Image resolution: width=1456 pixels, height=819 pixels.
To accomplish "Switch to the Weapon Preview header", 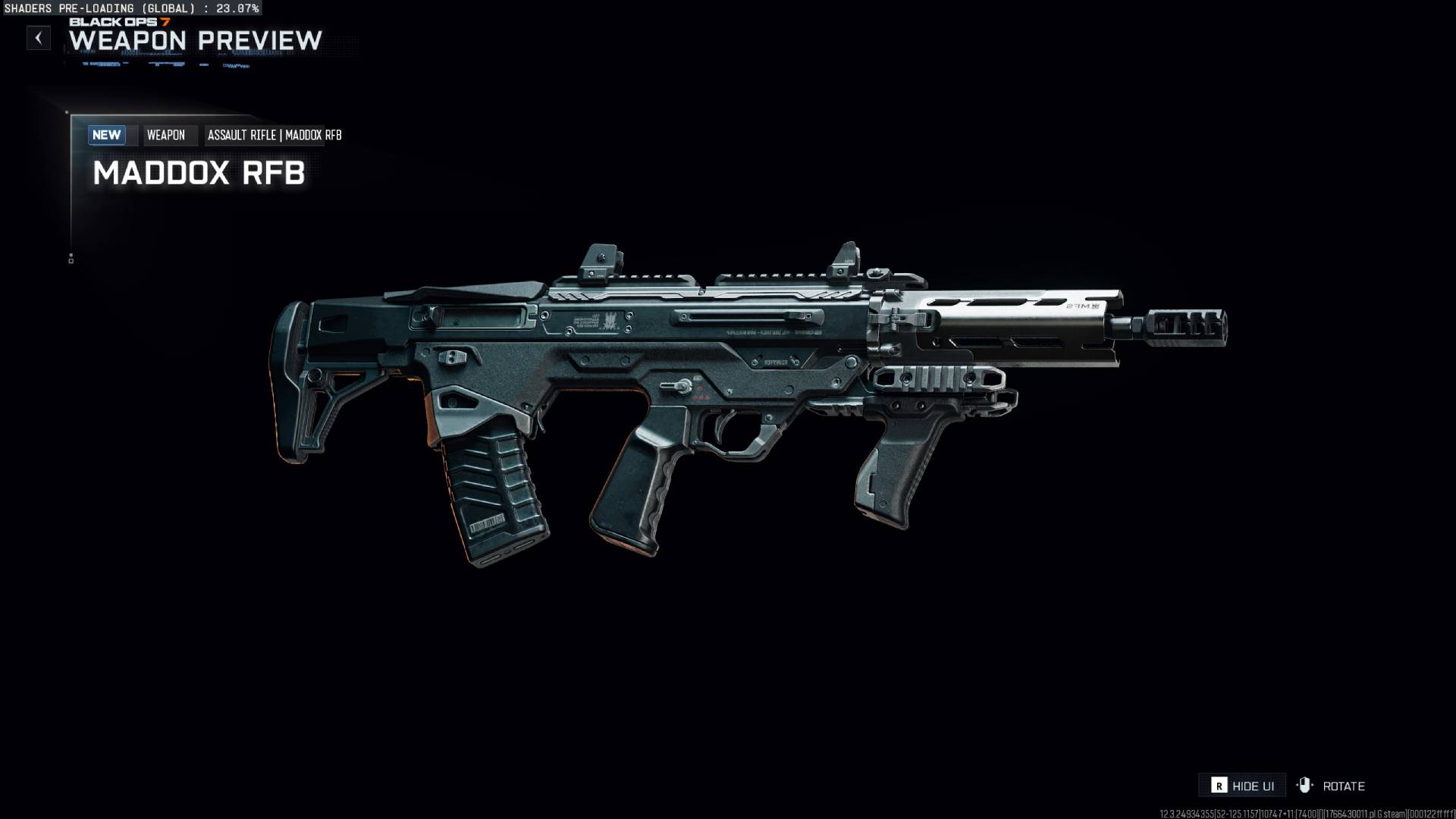I will (x=195, y=42).
